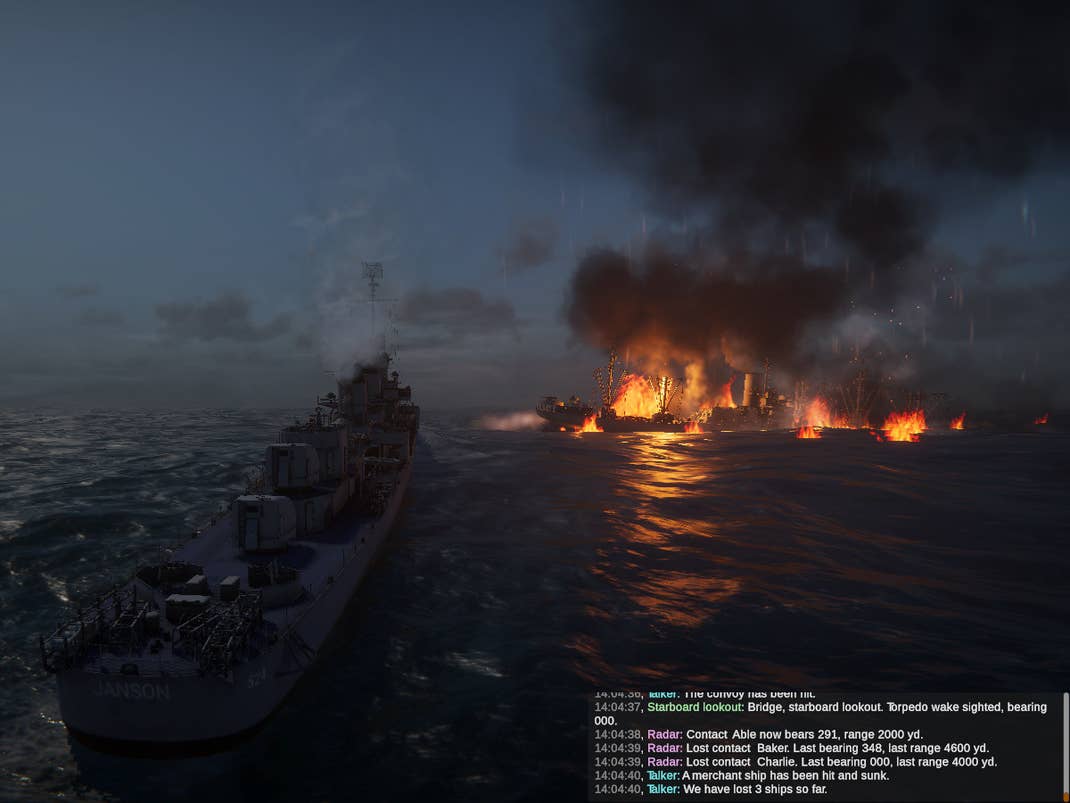The image size is (1070, 803).
Task: Click the message log scrollbar
Action: [1065, 745]
